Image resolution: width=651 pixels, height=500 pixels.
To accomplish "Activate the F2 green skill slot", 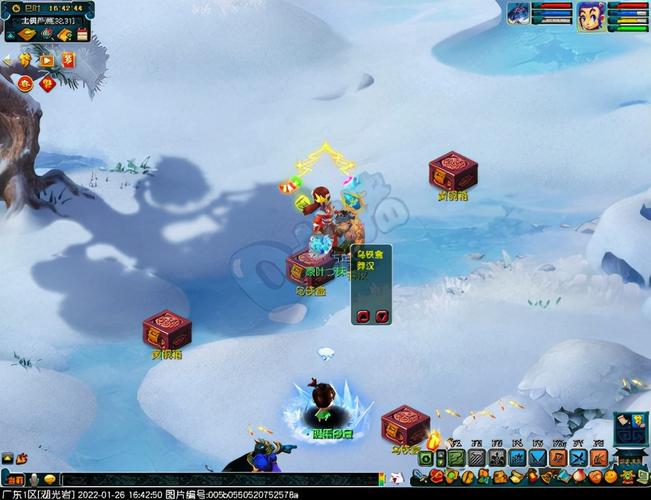I will click(456, 457).
